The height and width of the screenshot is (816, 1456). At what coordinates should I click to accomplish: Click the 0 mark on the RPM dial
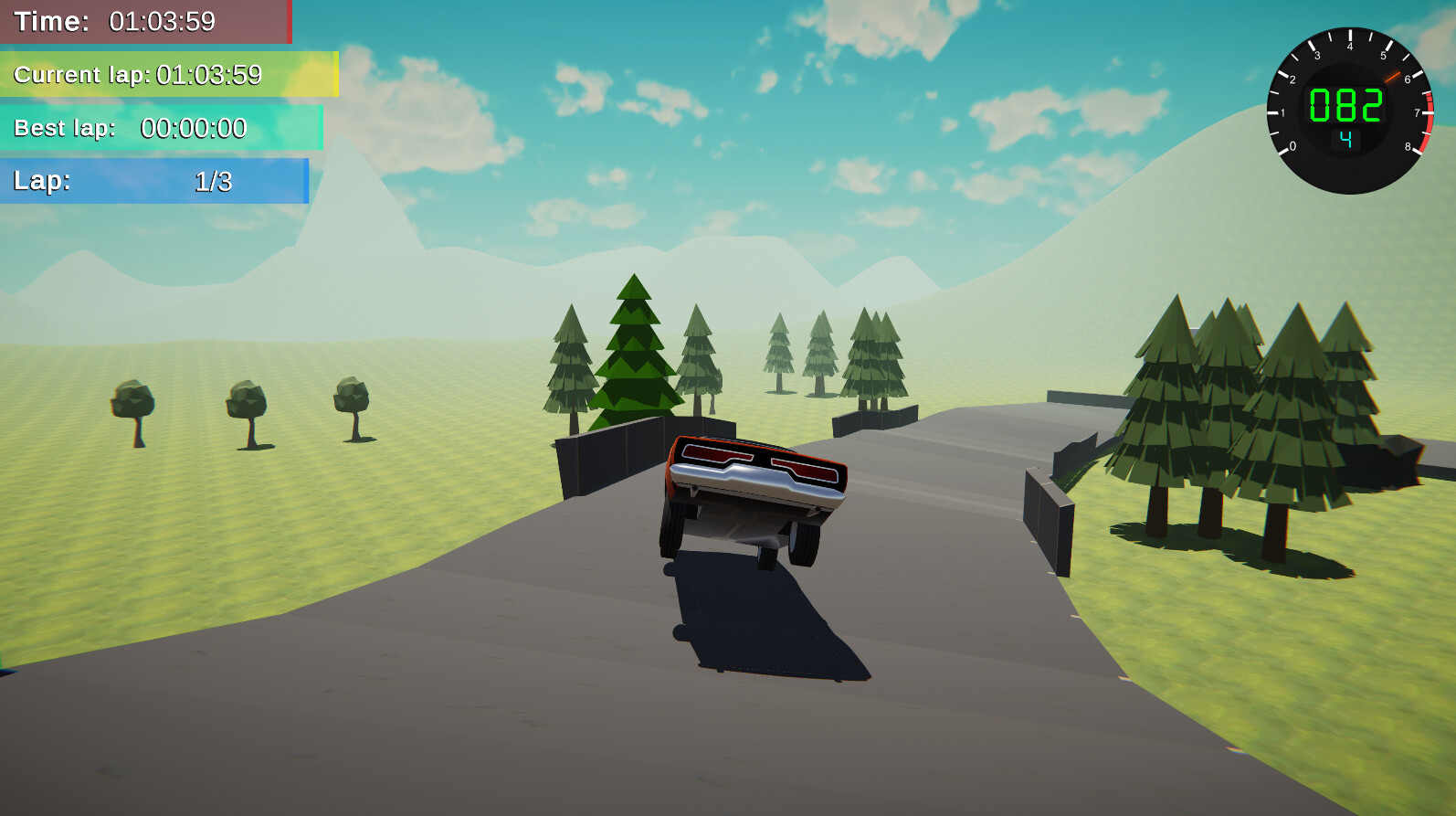tap(1294, 144)
